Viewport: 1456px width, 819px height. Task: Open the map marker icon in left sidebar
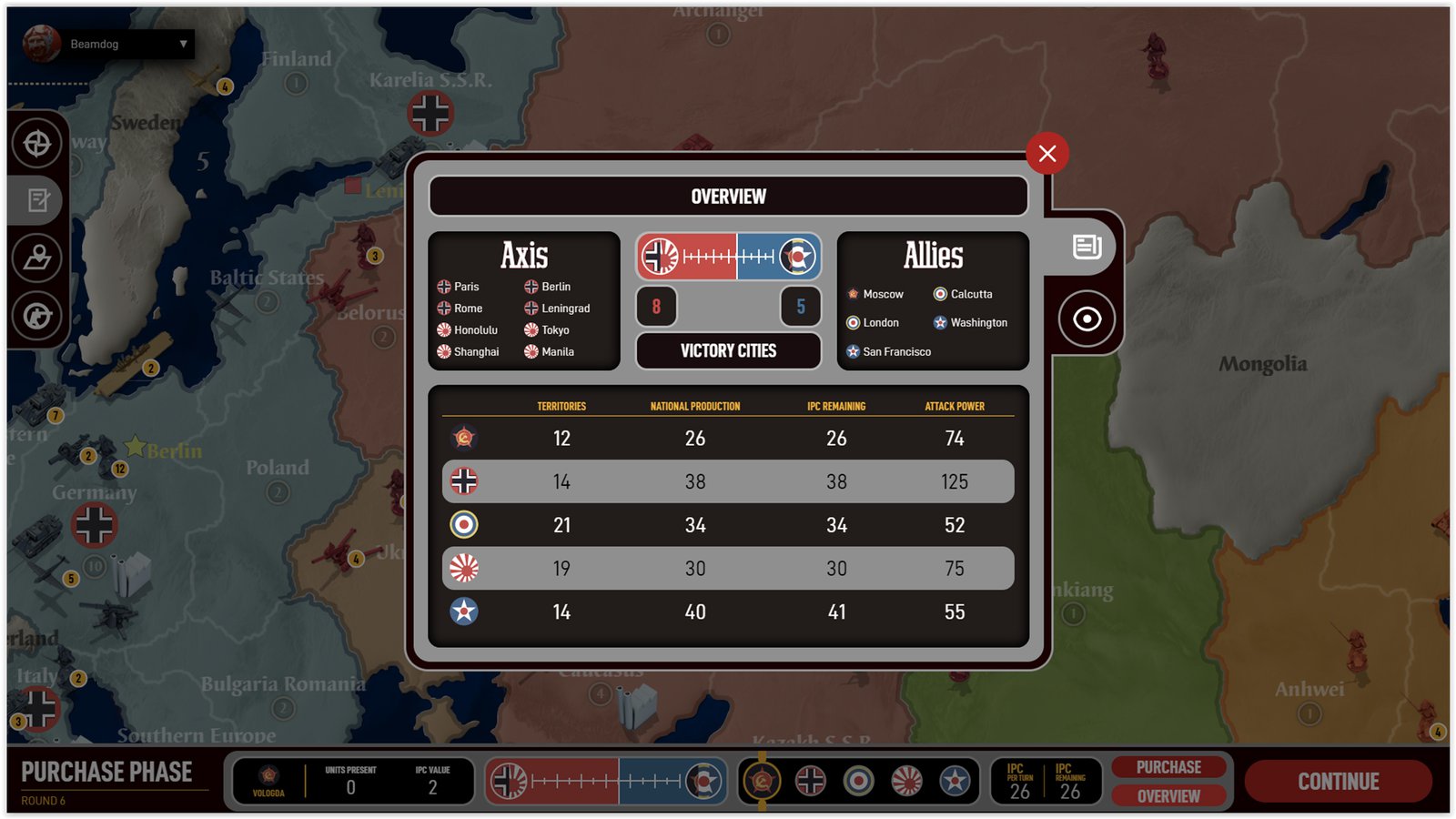click(x=36, y=259)
